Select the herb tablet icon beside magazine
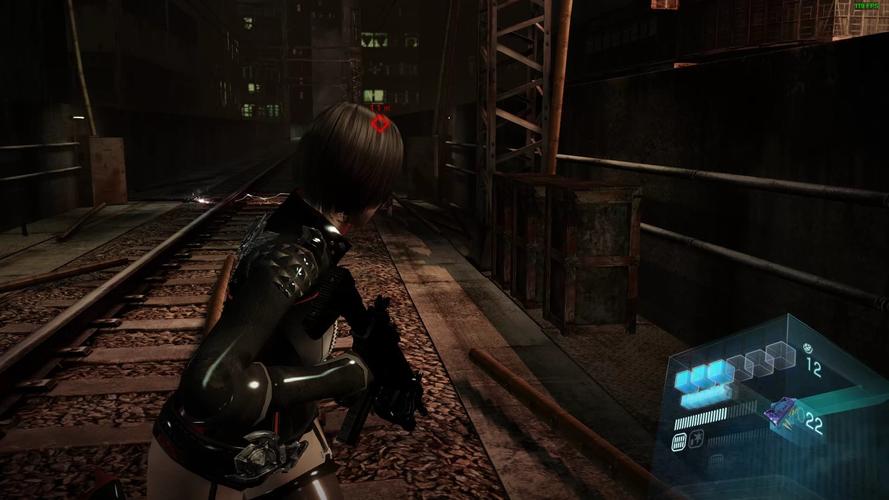Image resolution: width=889 pixels, height=500 pixels. coord(696,437)
